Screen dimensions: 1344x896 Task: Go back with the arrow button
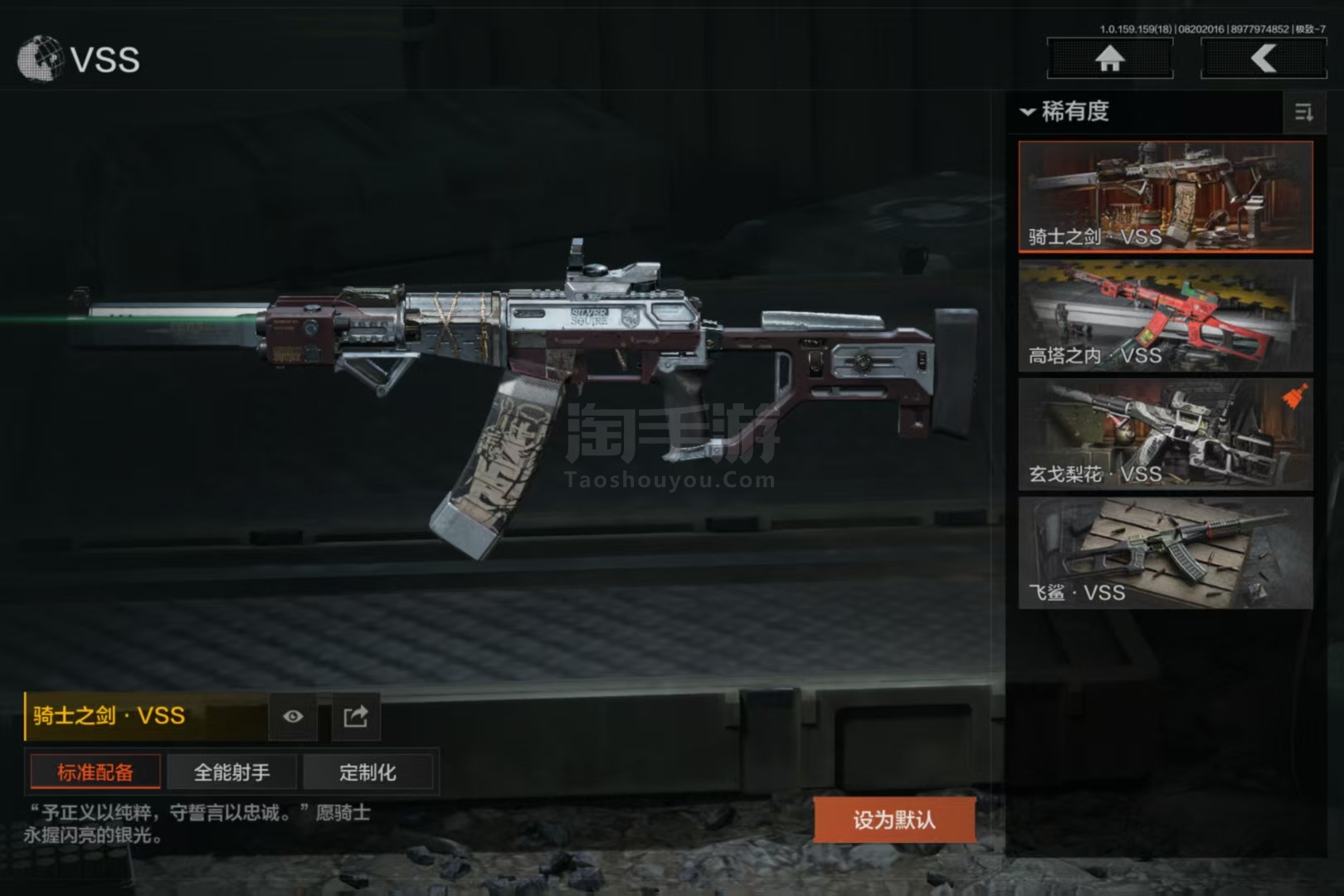pos(1263,59)
